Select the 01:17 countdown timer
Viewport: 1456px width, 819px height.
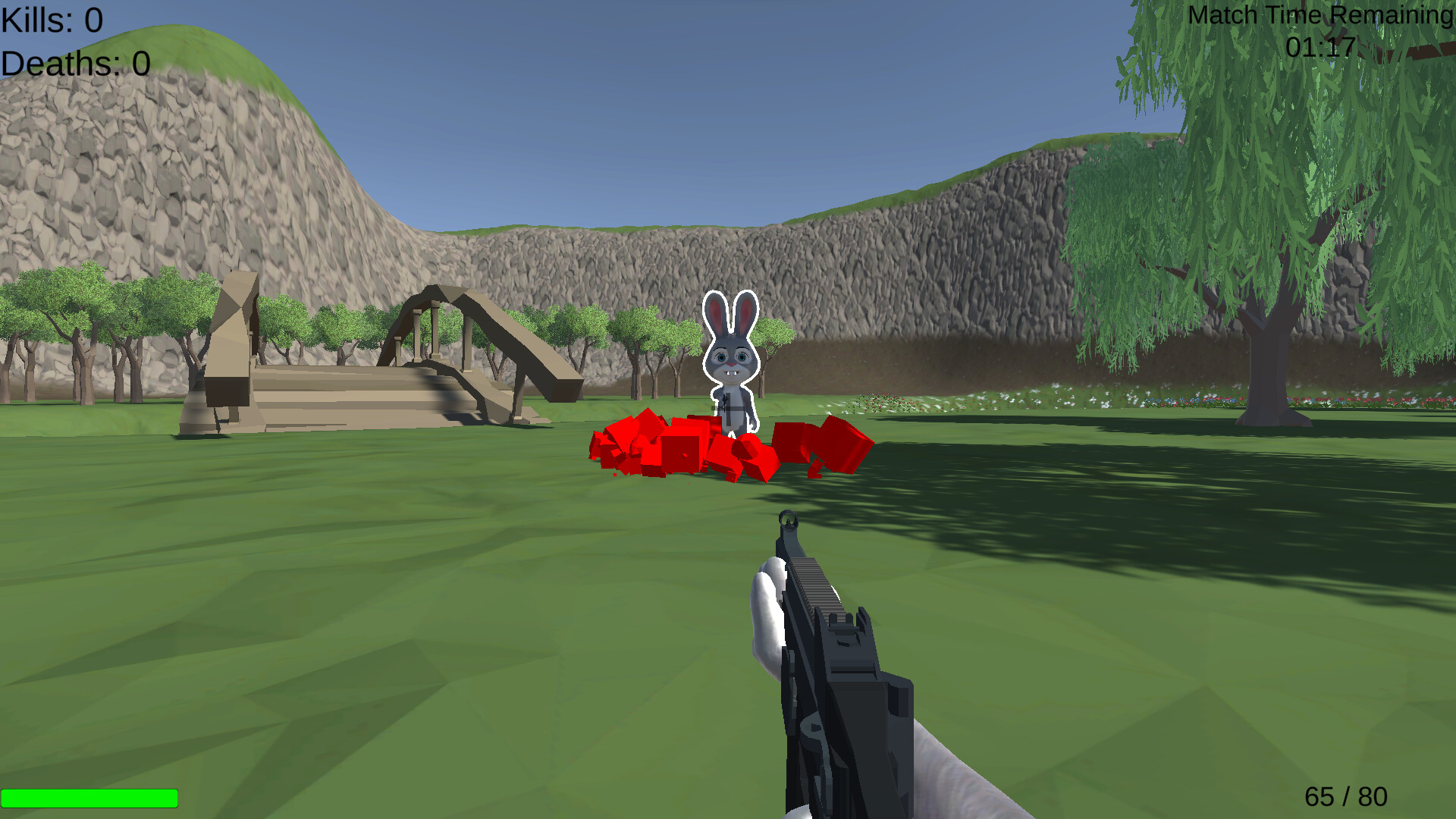[1319, 48]
